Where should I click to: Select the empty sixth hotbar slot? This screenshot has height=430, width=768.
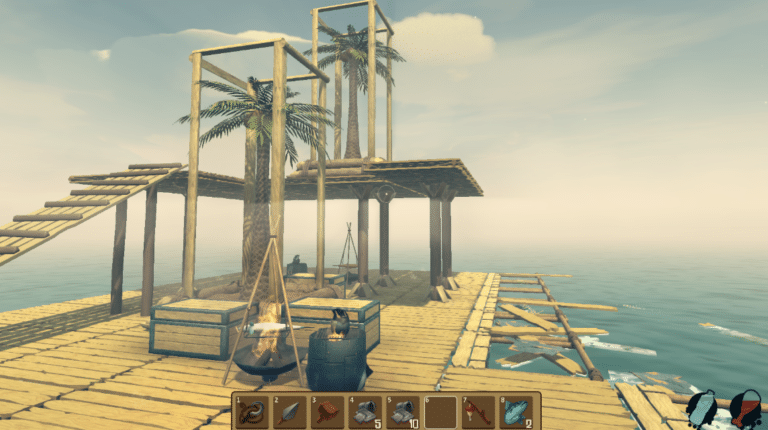440,412
